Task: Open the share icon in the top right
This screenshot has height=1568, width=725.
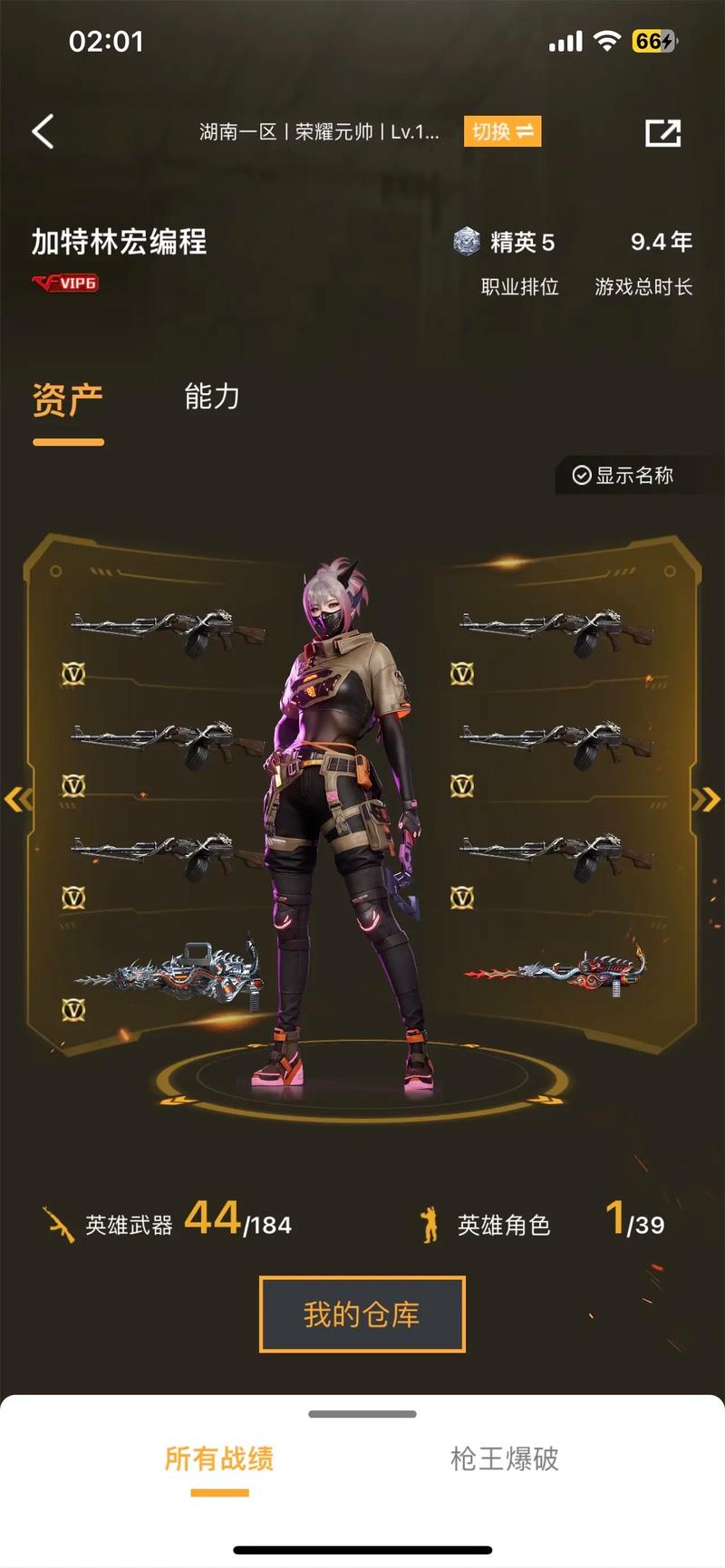Action: coord(662,133)
